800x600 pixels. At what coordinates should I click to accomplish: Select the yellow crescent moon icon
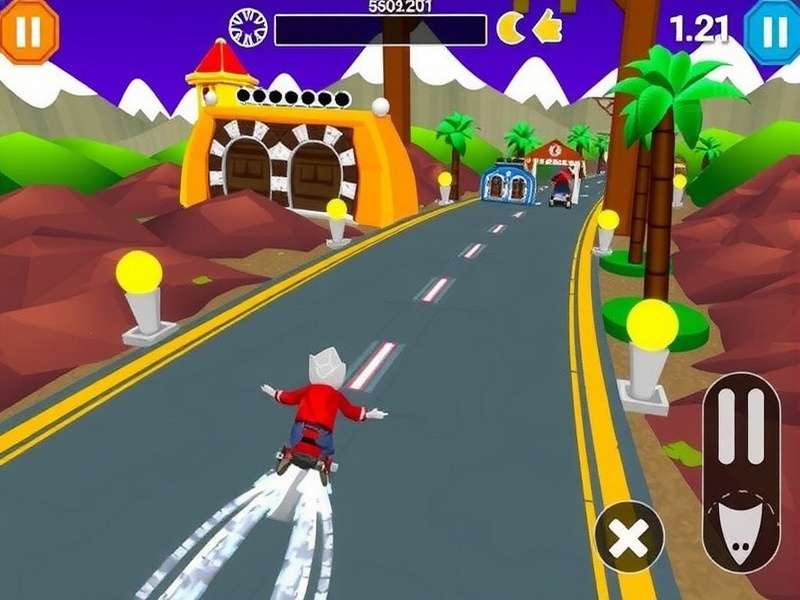pos(511,28)
